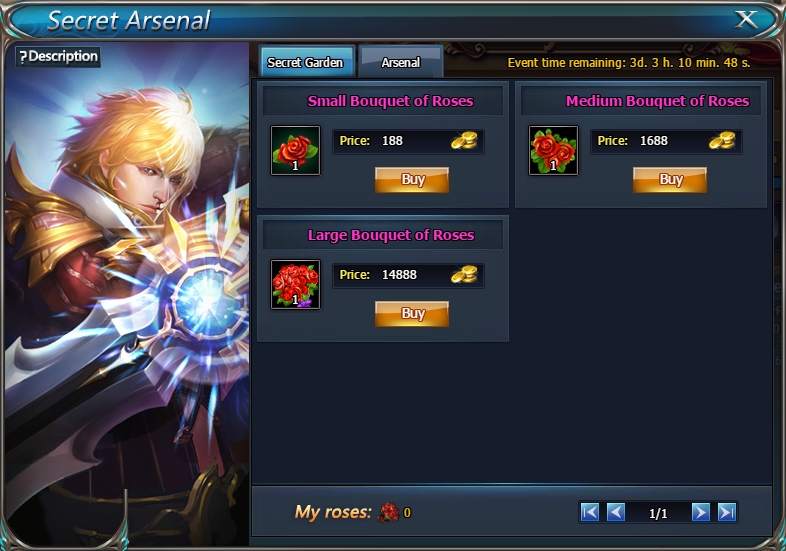Buy the Small Bouquet of Roses
The image size is (786, 551).
[x=412, y=180]
